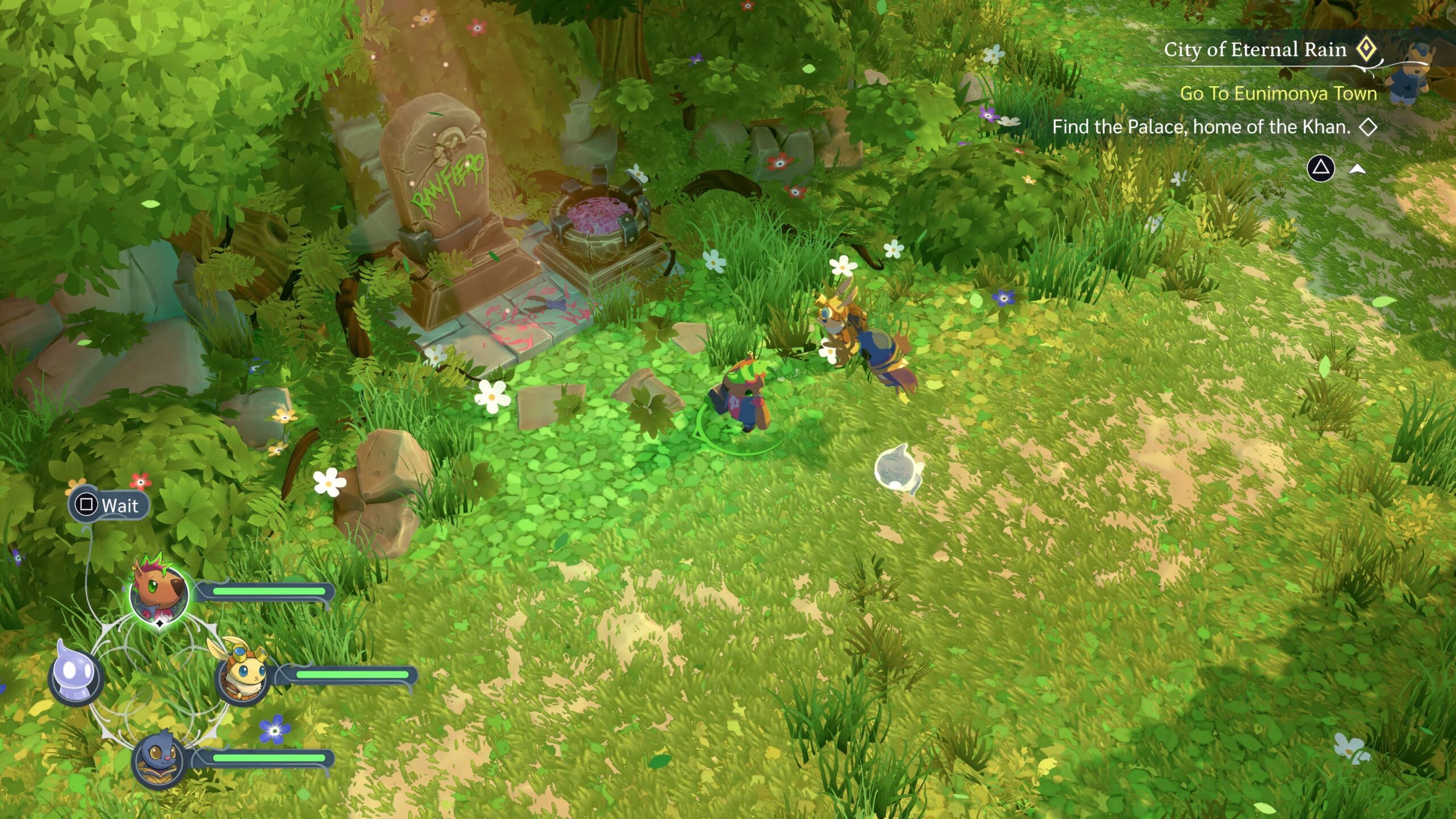This screenshot has height=819, width=1456.
Task: Select the capybara party member portrait
Action: point(159,594)
